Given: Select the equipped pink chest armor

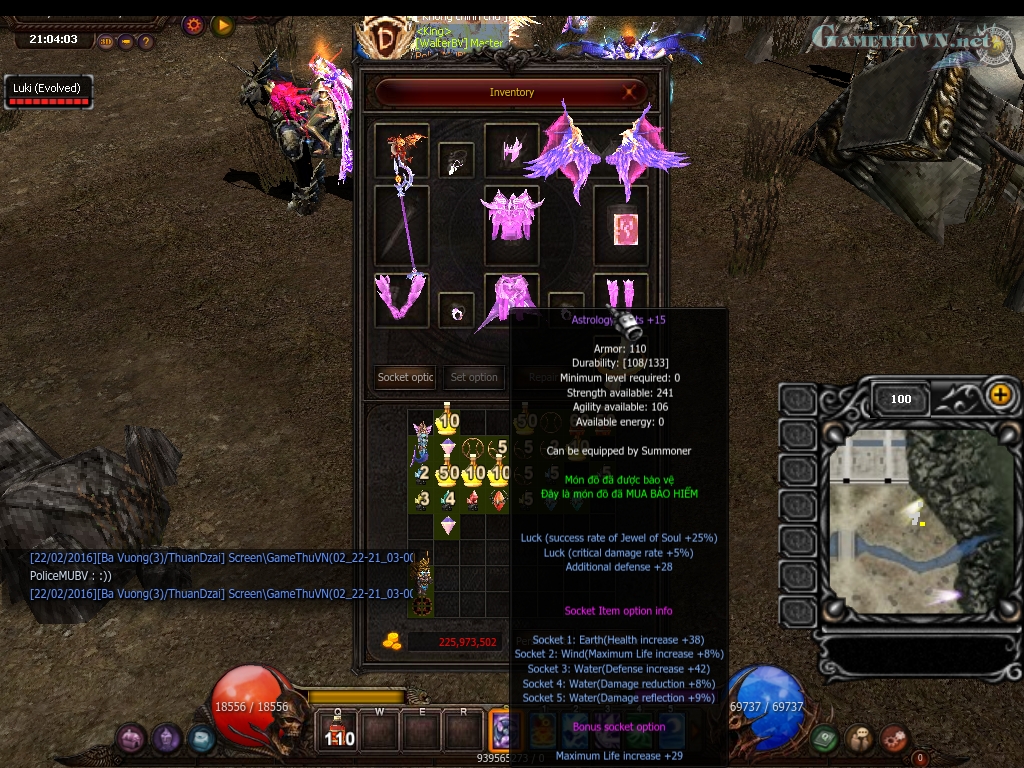Looking at the screenshot, I should (512, 213).
